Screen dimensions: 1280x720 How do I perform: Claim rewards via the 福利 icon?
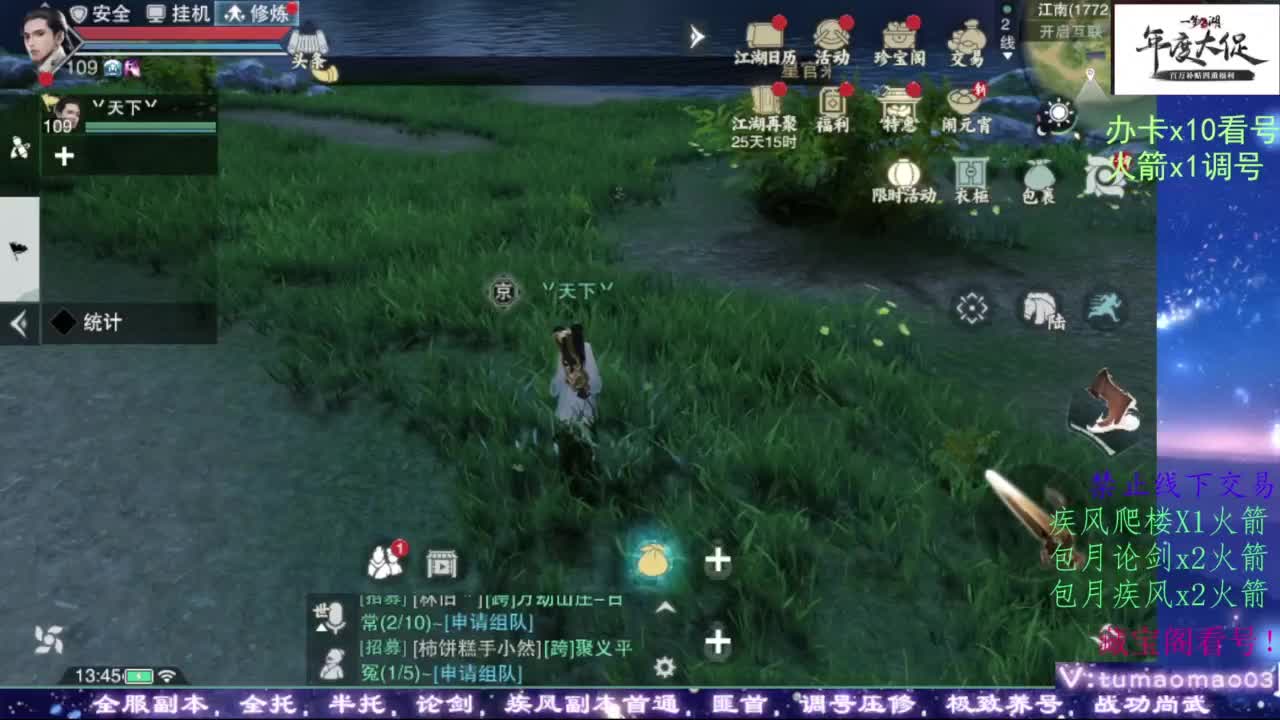tap(832, 102)
